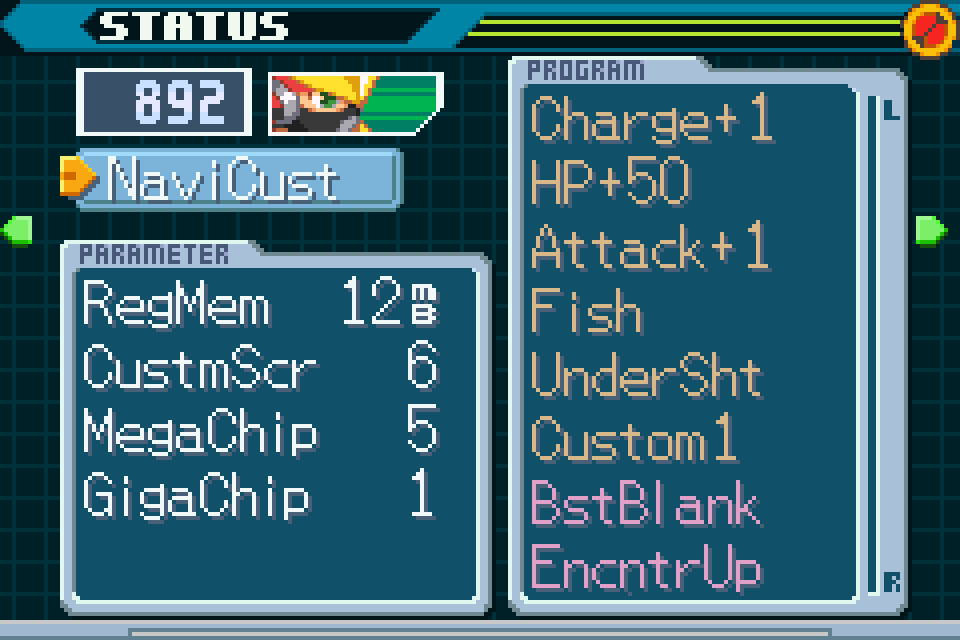Go to the next page with the right green arrow
The width and height of the screenshot is (960, 640).
point(931,230)
